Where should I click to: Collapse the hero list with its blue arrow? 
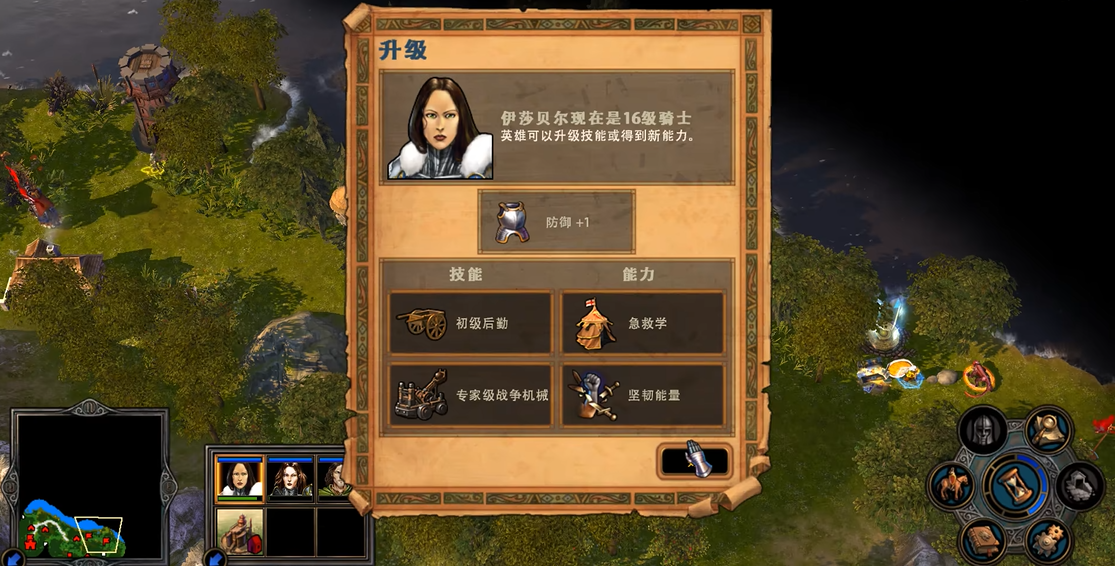coord(215,558)
